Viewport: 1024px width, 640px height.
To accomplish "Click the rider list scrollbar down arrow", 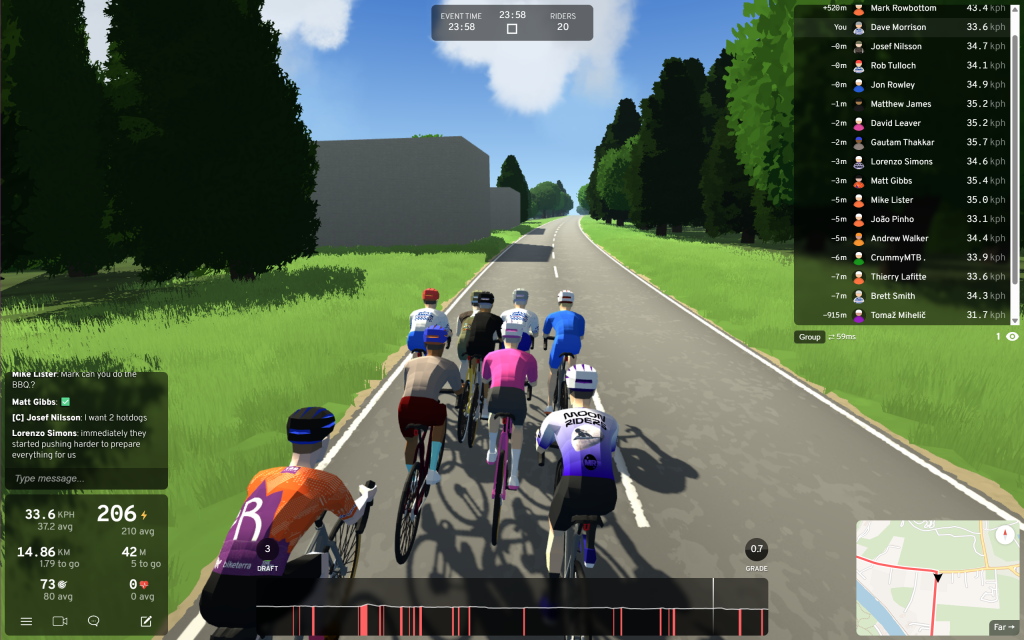I will point(1016,320).
